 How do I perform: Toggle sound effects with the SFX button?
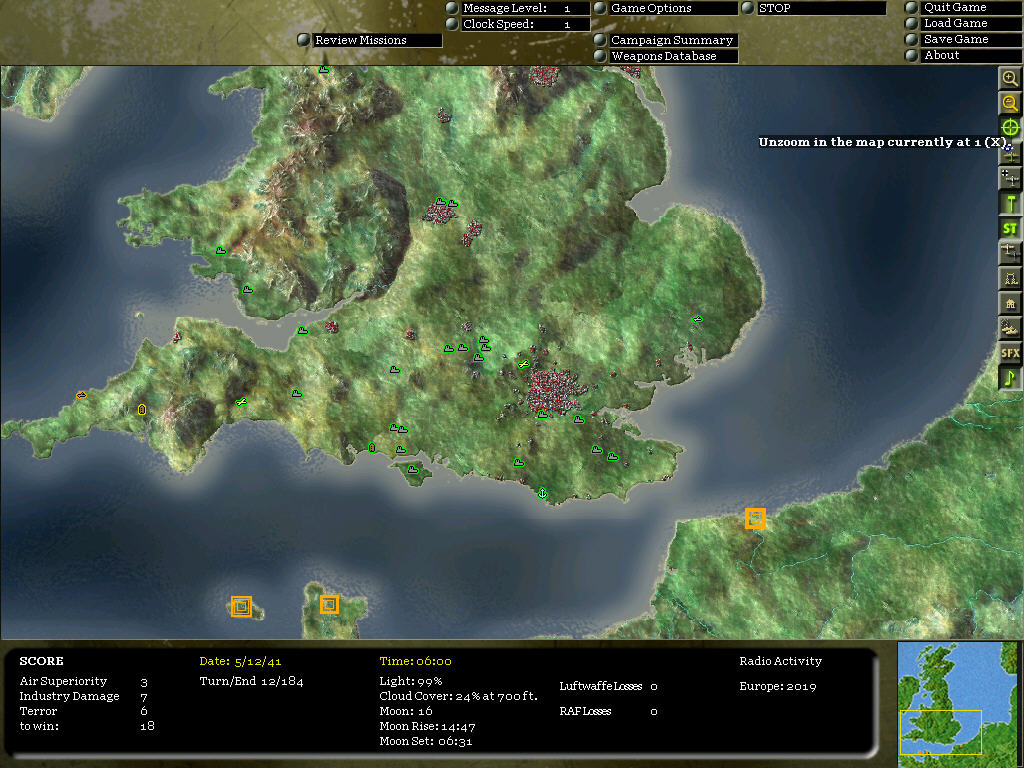[1010, 353]
